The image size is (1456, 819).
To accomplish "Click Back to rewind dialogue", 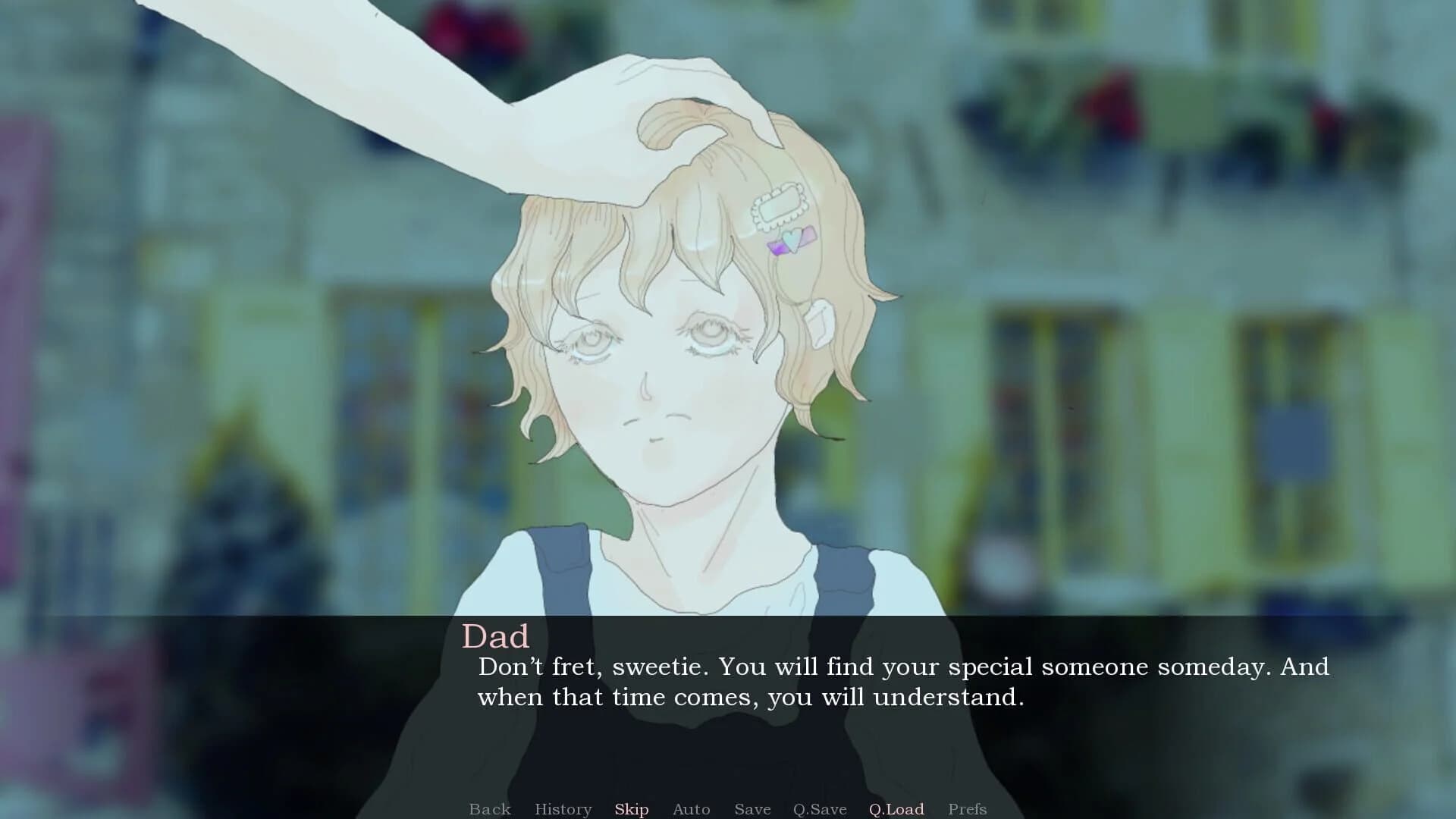I will coord(490,809).
